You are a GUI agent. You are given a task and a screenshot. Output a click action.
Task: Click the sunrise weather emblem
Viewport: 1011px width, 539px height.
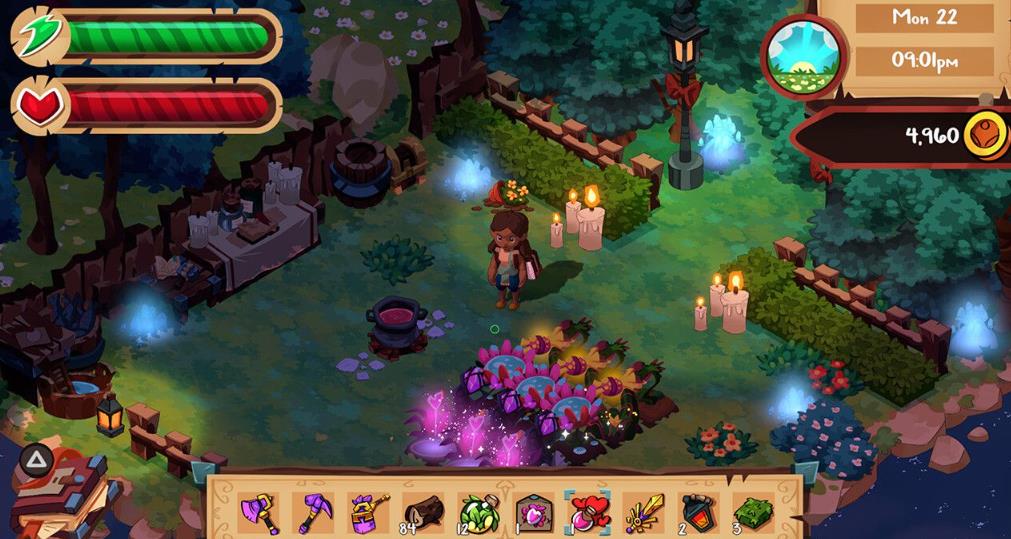point(804,56)
